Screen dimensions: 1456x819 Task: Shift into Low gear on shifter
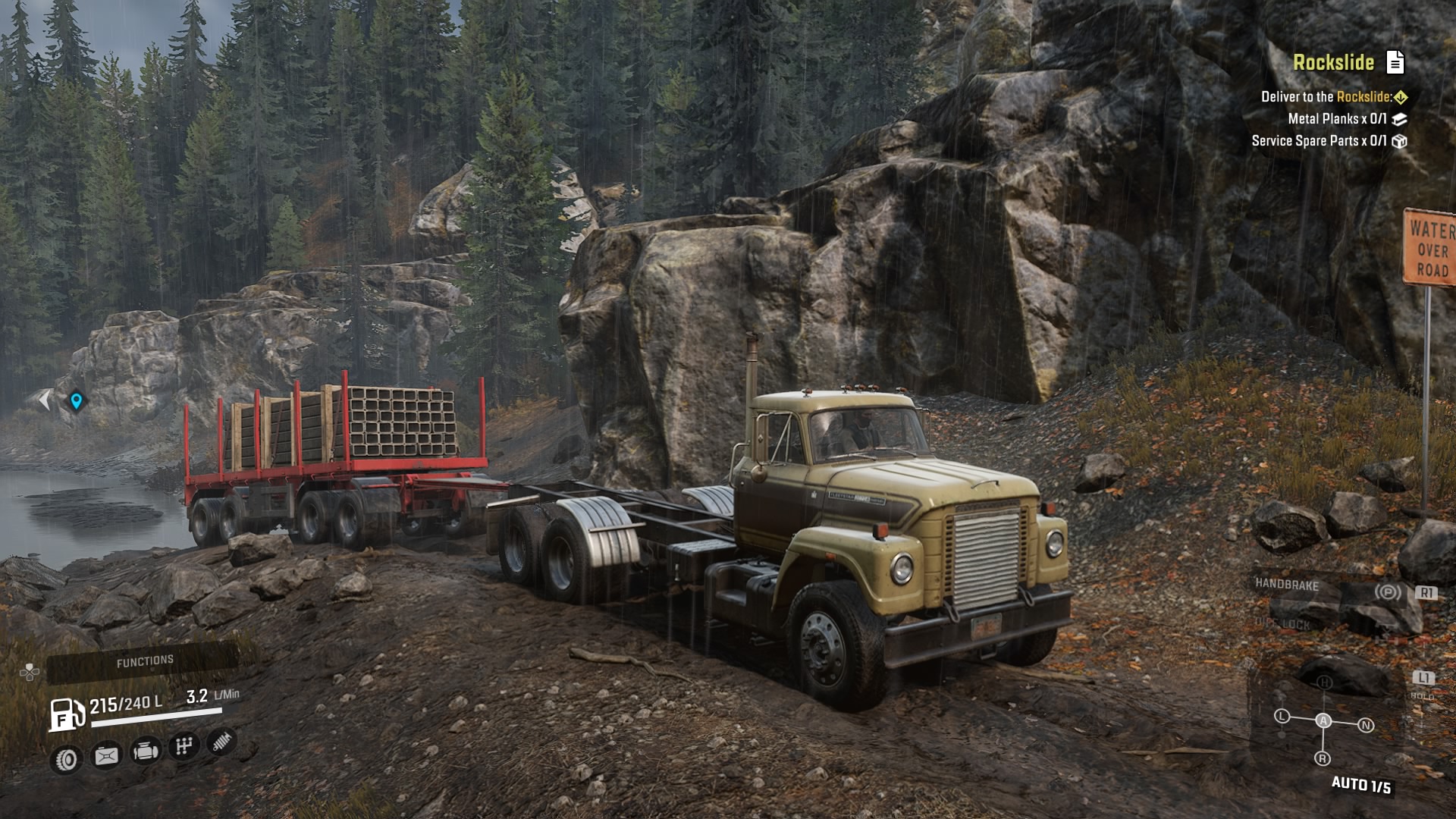coord(1282,716)
